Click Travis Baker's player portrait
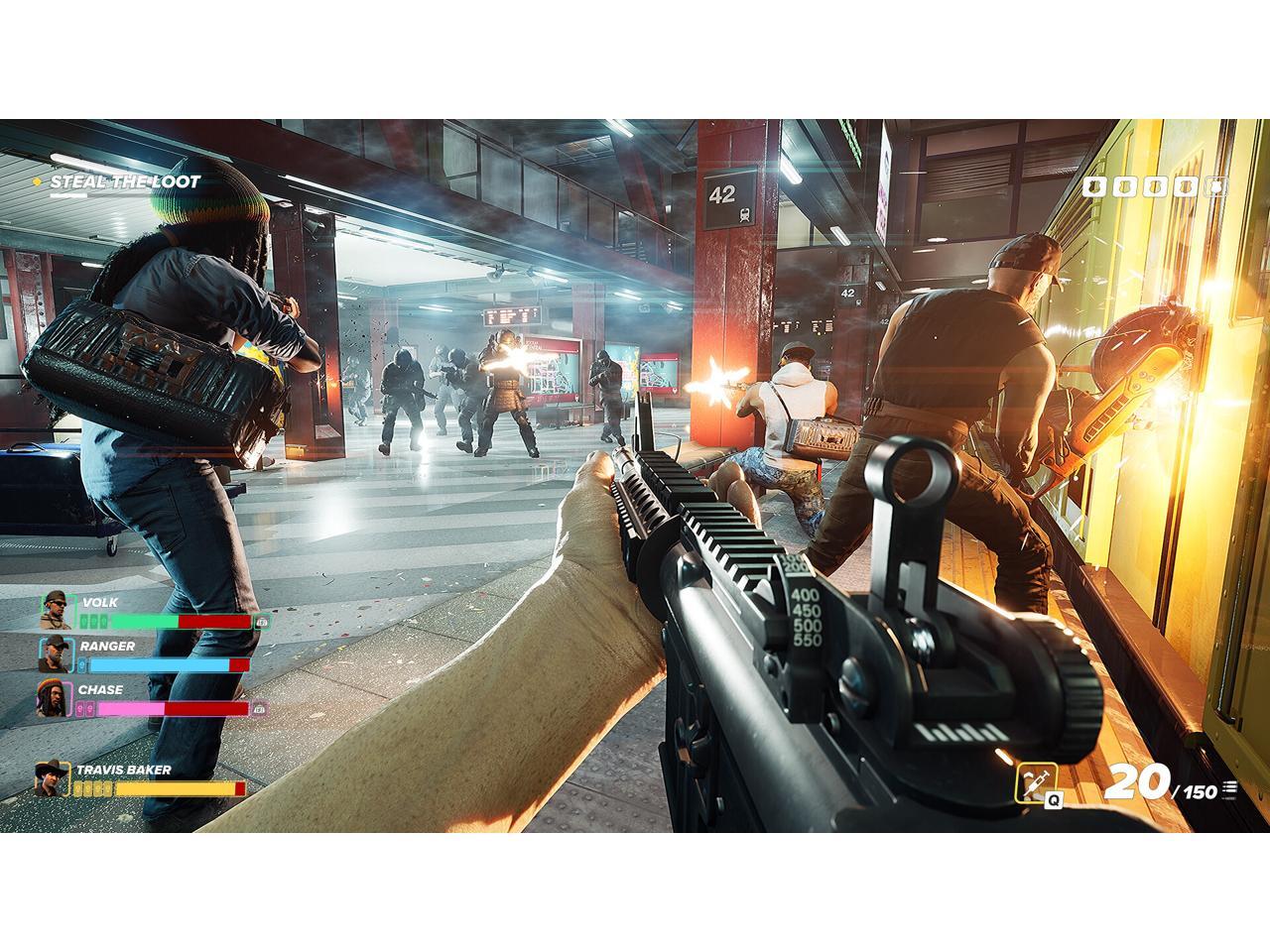Screen dimensions: 1270x952 tap(50, 778)
